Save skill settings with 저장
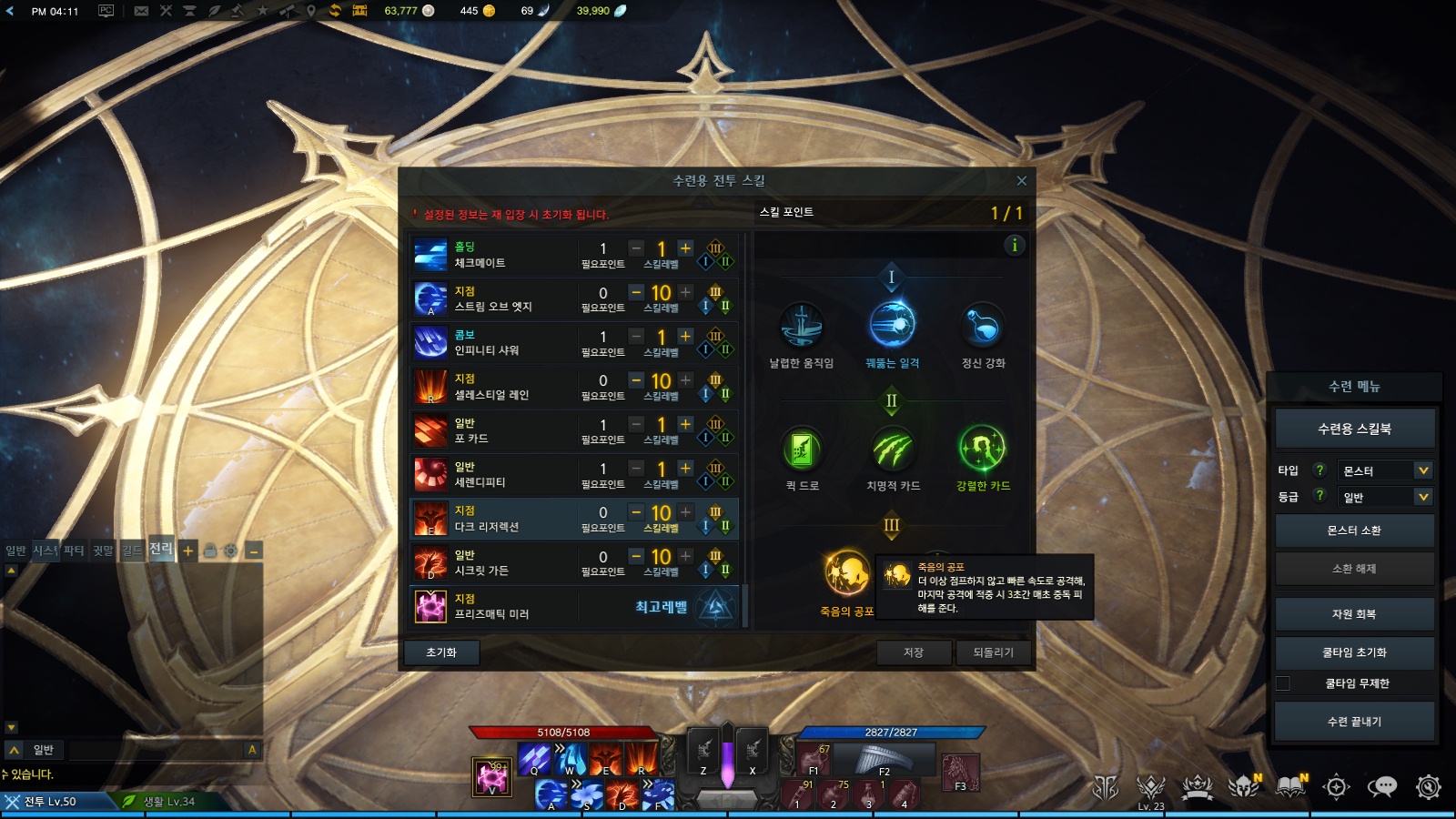This screenshot has height=819, width=1456. tap(914, 652)
